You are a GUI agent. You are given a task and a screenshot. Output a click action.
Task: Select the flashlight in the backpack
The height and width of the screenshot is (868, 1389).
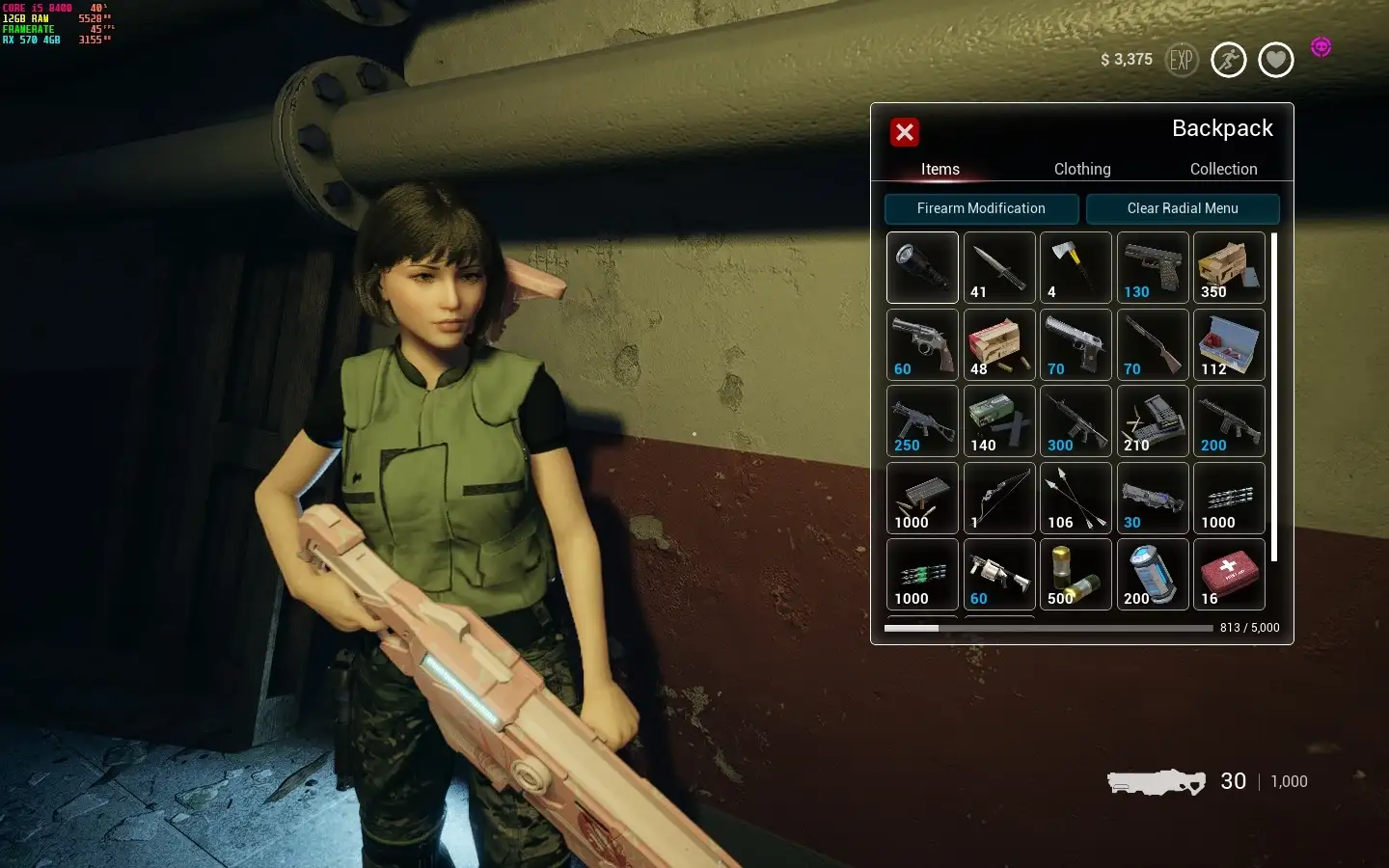(922, 267)
